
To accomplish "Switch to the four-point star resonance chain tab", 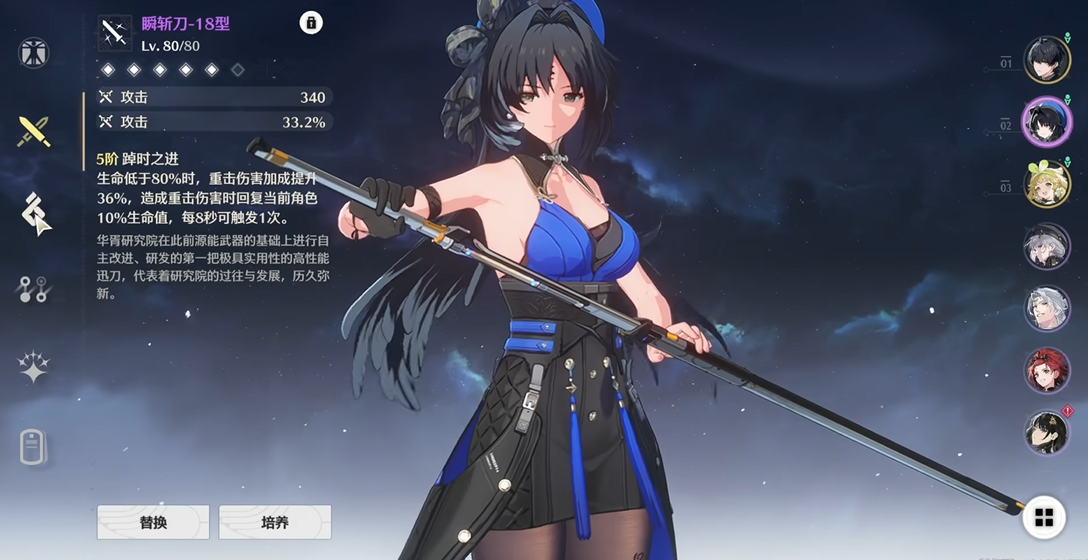I will 34,368.
